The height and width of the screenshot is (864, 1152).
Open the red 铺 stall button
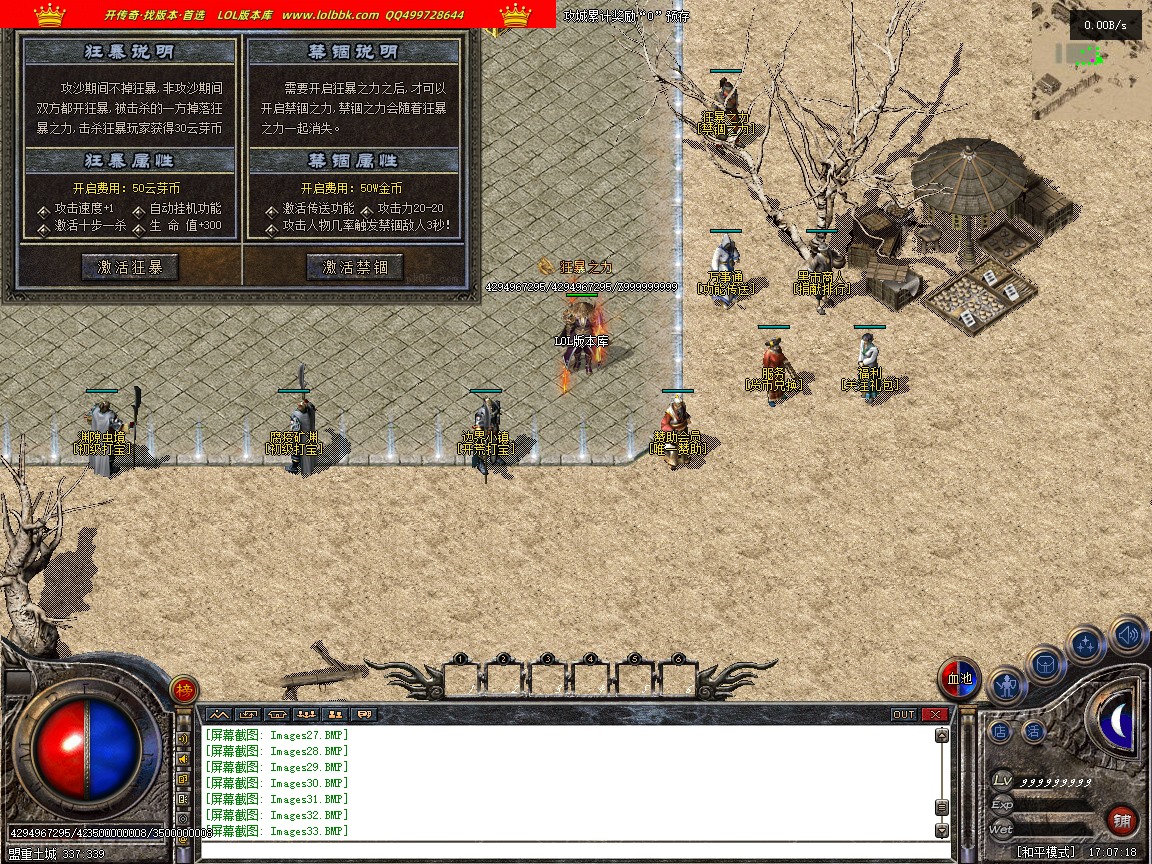1122,821
